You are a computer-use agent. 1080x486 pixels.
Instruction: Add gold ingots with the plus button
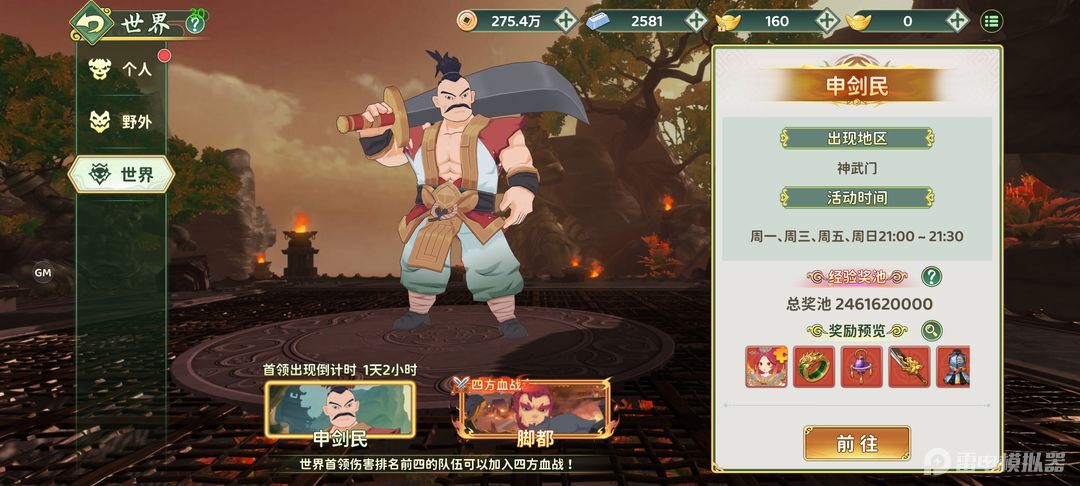[957, 20]
